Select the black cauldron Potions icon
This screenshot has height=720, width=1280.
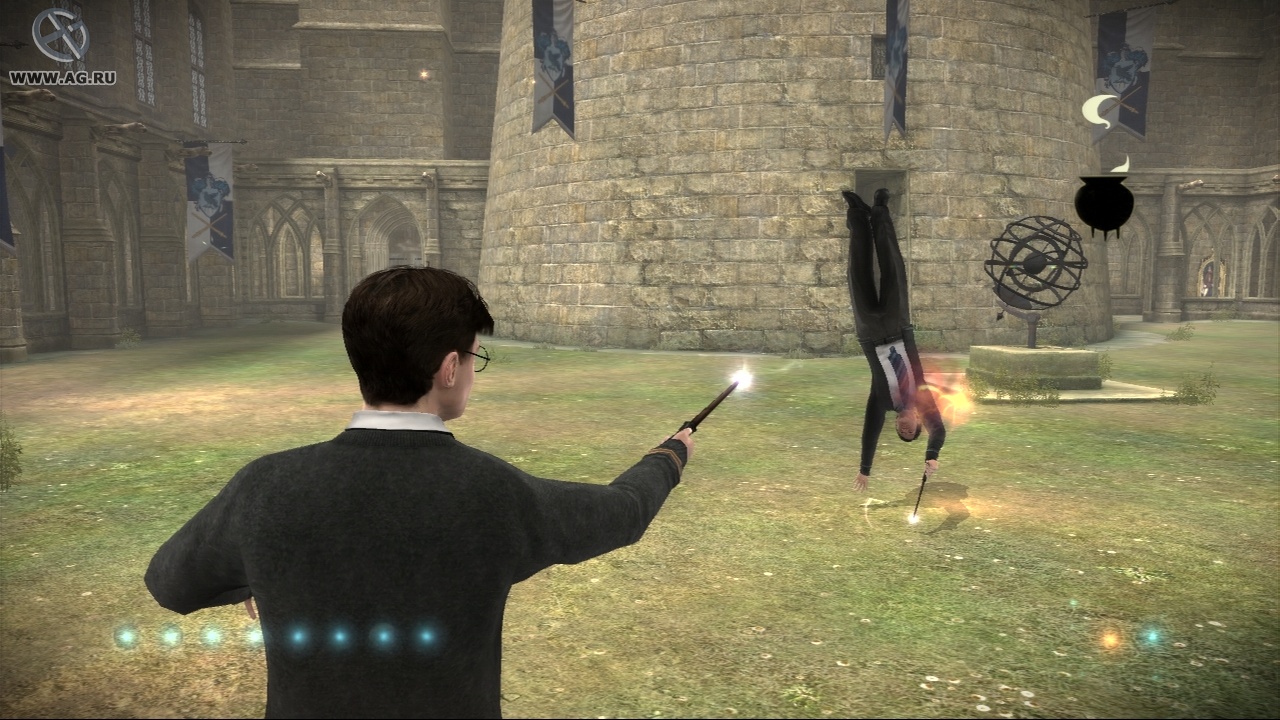pyautogui.click(x=1105, y=200)
